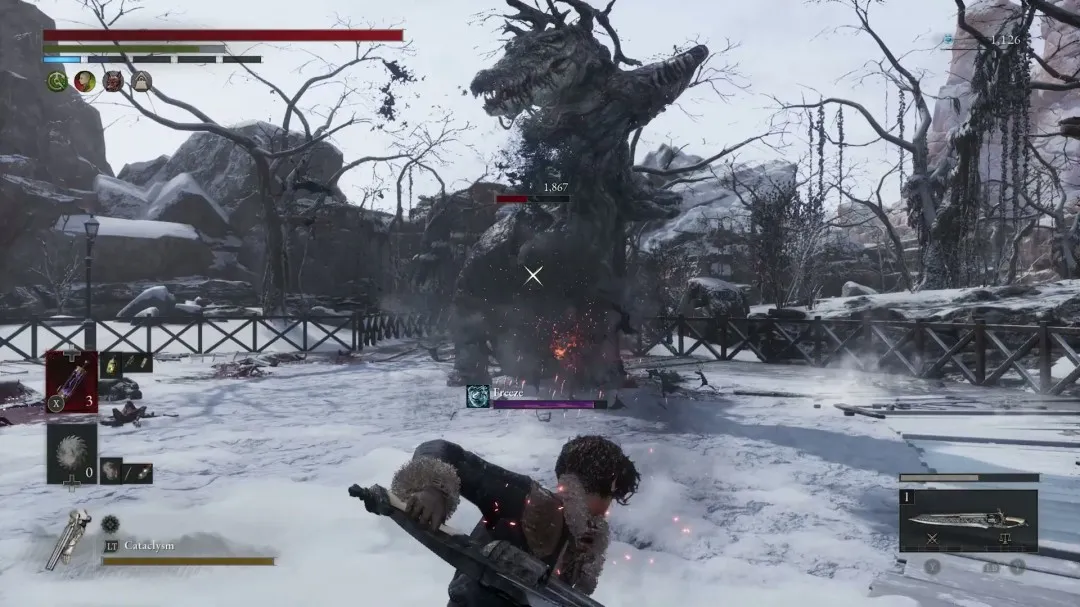This screenshot has width=1080, height=607.
Task: Click the small gear icon above Cataclysm
Action: (110, 523)
